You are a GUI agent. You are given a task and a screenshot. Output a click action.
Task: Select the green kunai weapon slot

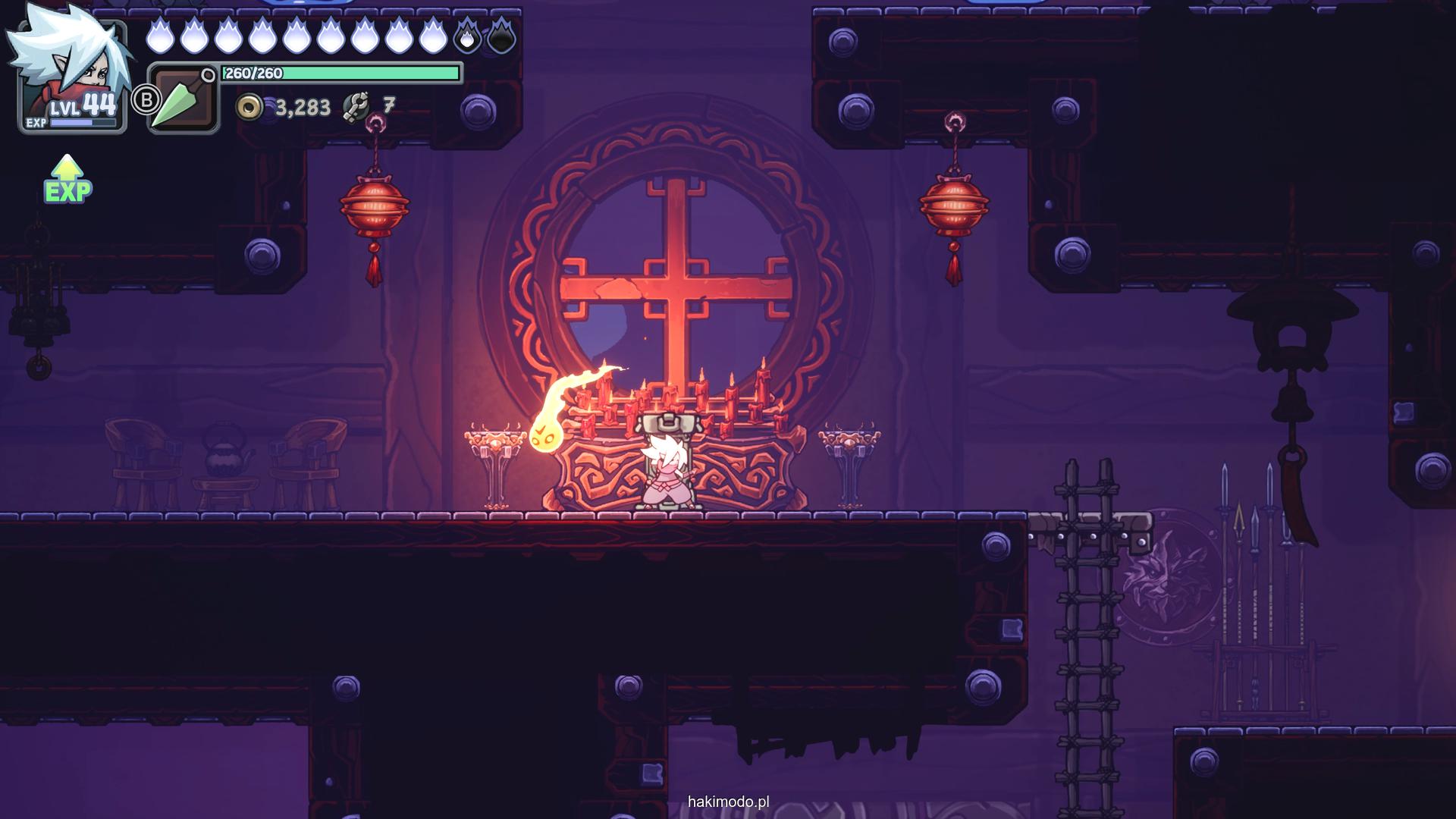182,99
